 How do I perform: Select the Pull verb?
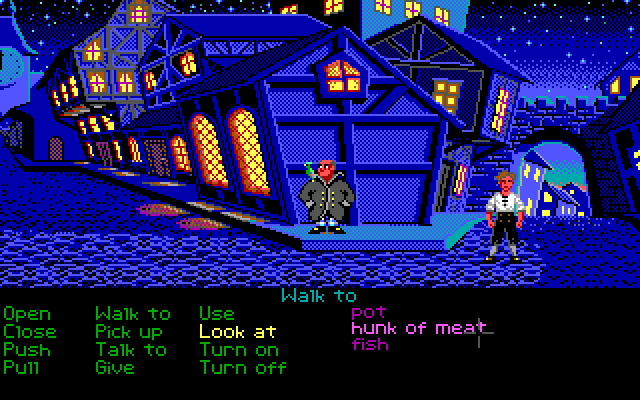23,367
